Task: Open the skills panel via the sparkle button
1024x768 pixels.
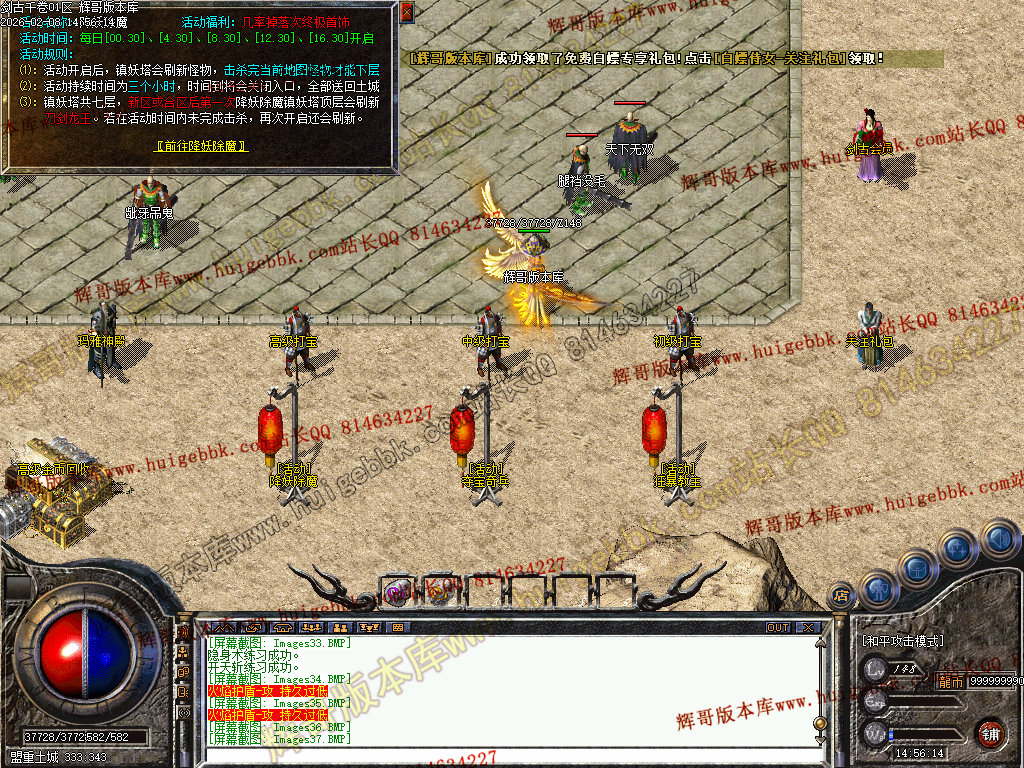Action: 957,549
